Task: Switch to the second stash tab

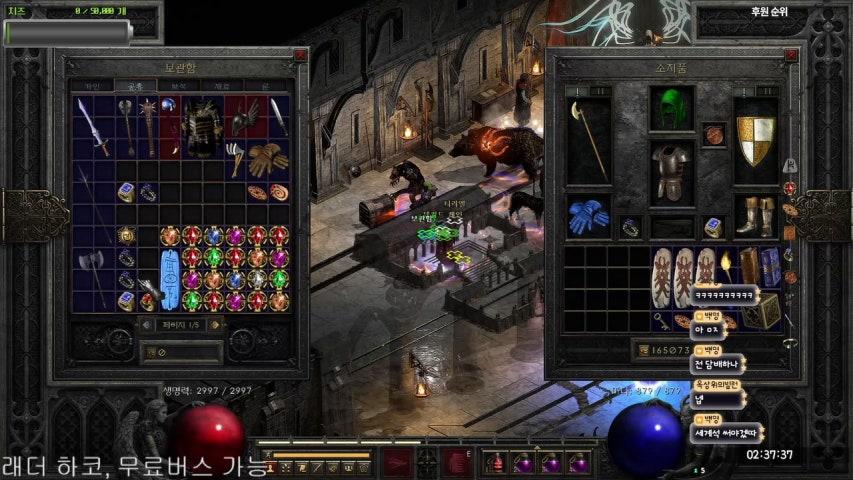Action: click(134, 87)
